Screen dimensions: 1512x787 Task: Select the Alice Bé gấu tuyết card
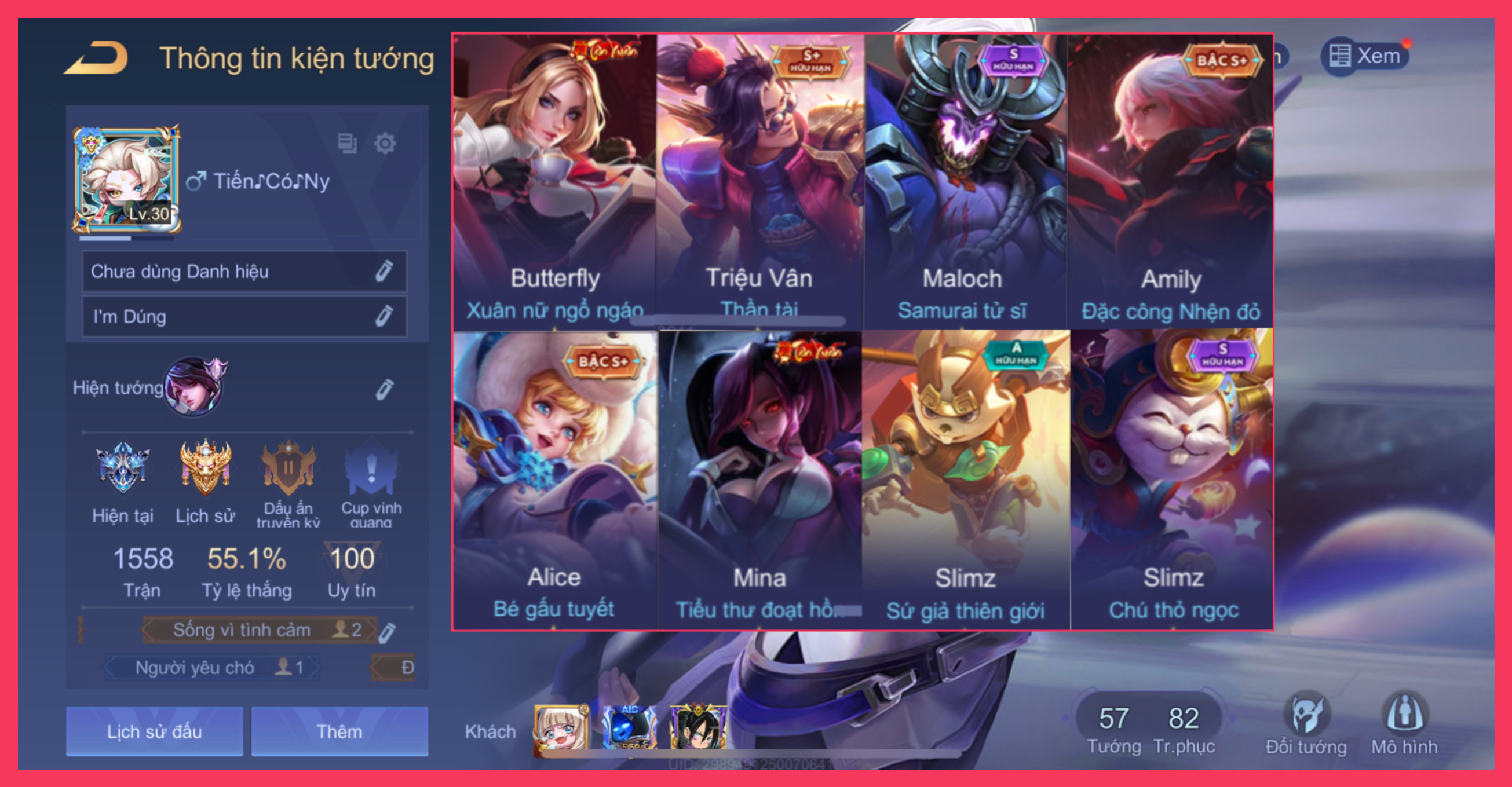point(554,478)
